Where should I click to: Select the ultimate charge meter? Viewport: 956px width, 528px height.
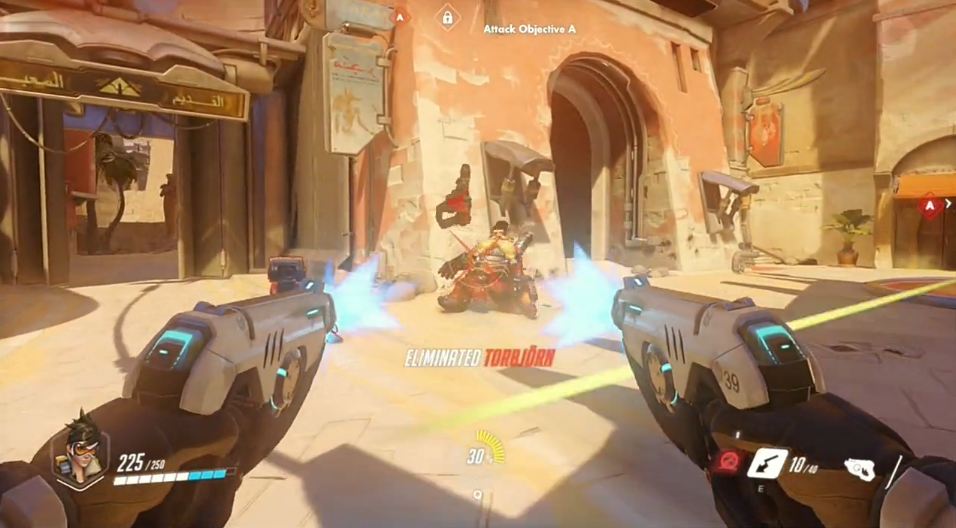[x=486, y=449]
